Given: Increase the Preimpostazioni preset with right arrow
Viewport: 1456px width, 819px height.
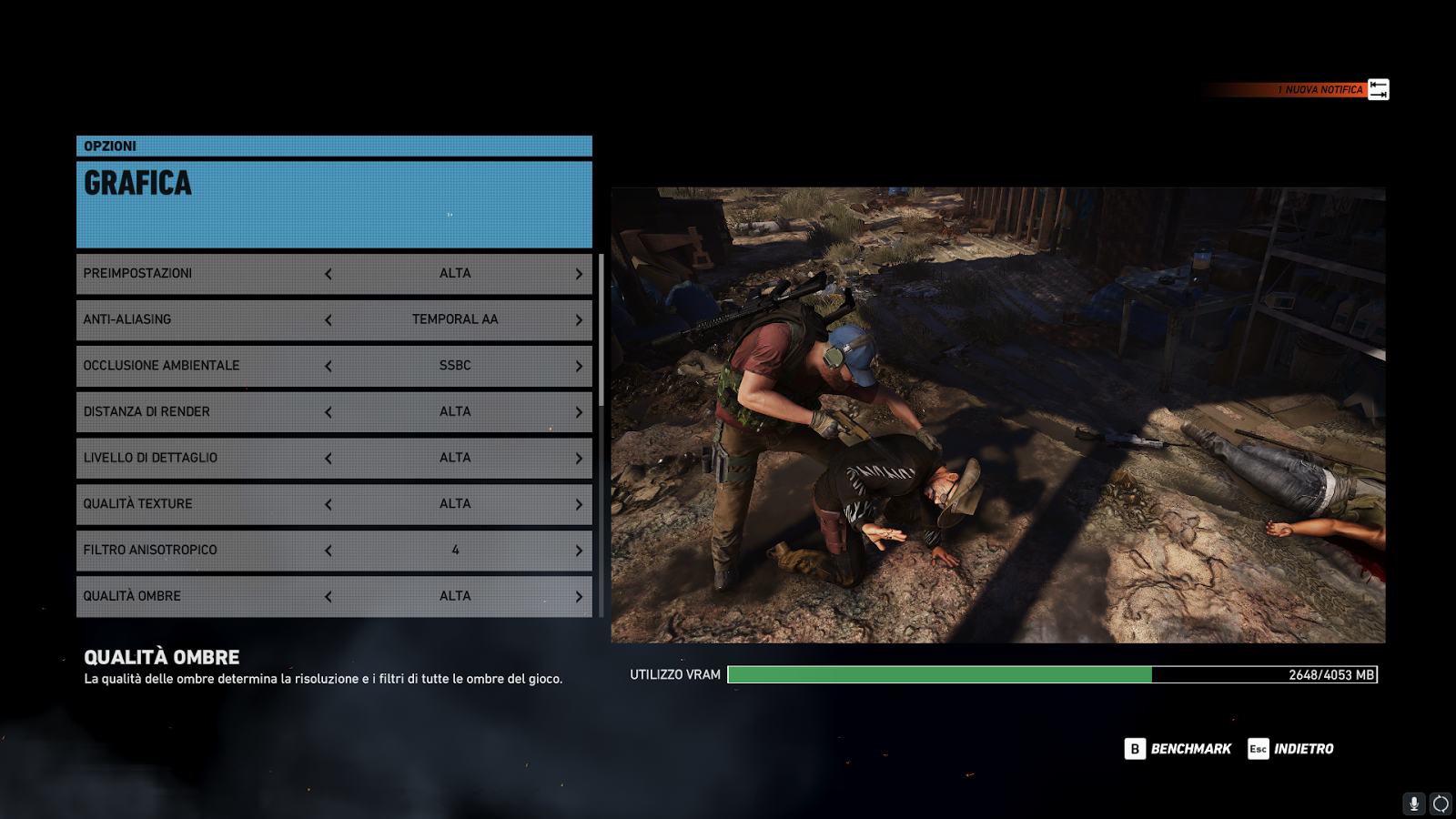Looking at the screenshot, I should pos(579,274).
